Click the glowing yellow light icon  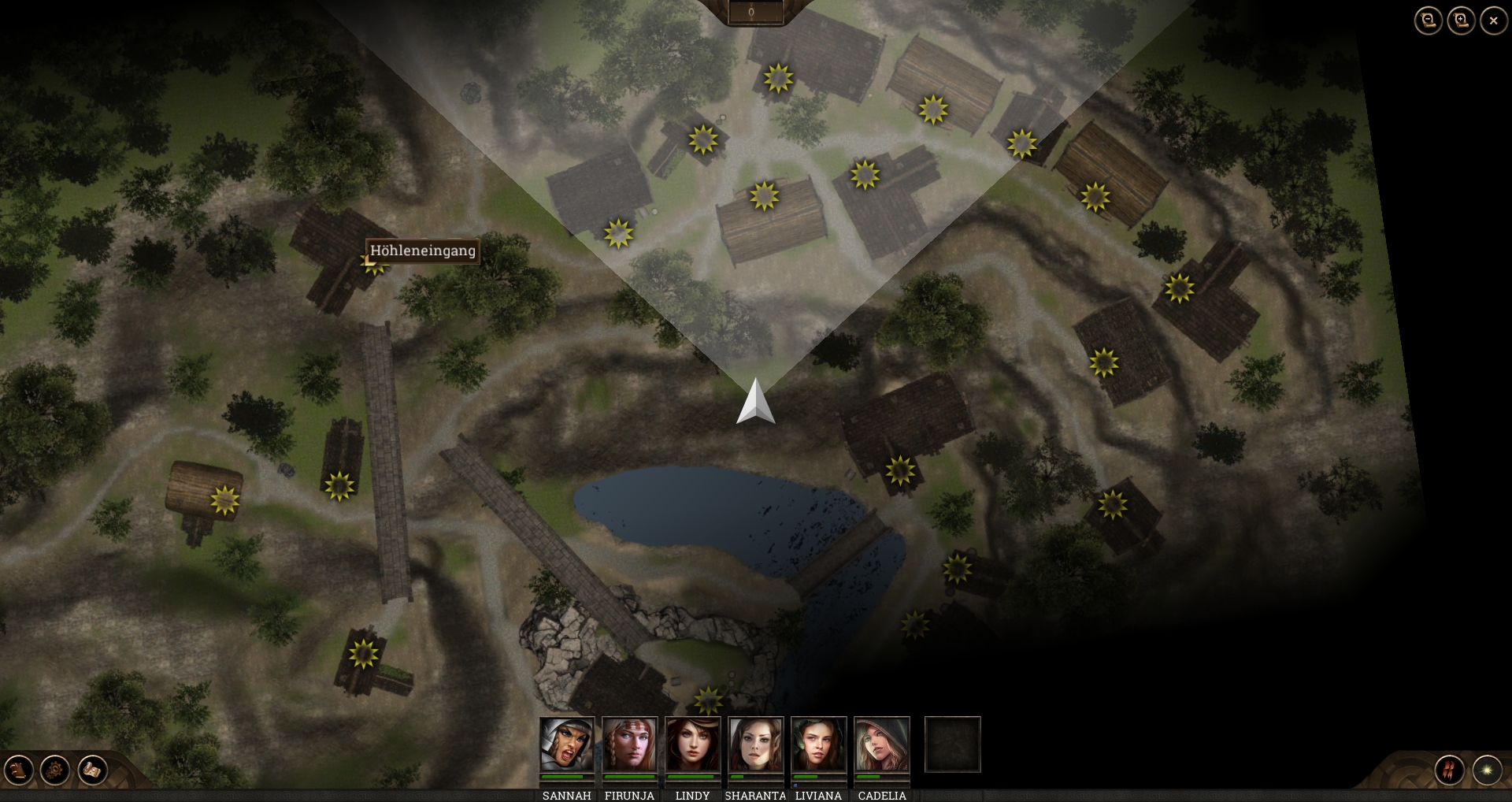point(1487,770)
